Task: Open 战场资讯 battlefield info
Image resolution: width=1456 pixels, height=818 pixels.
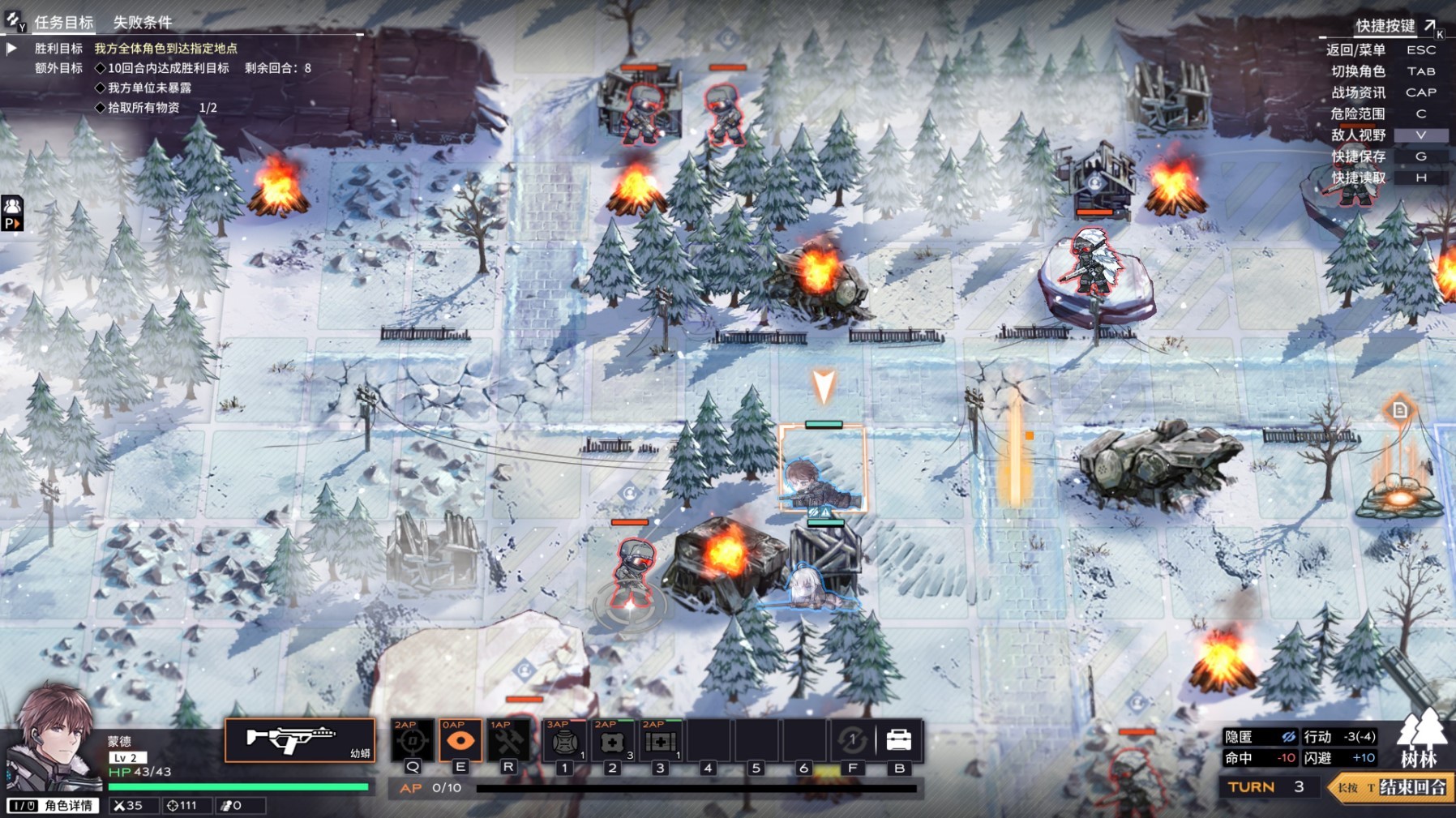Action: 1358,92
